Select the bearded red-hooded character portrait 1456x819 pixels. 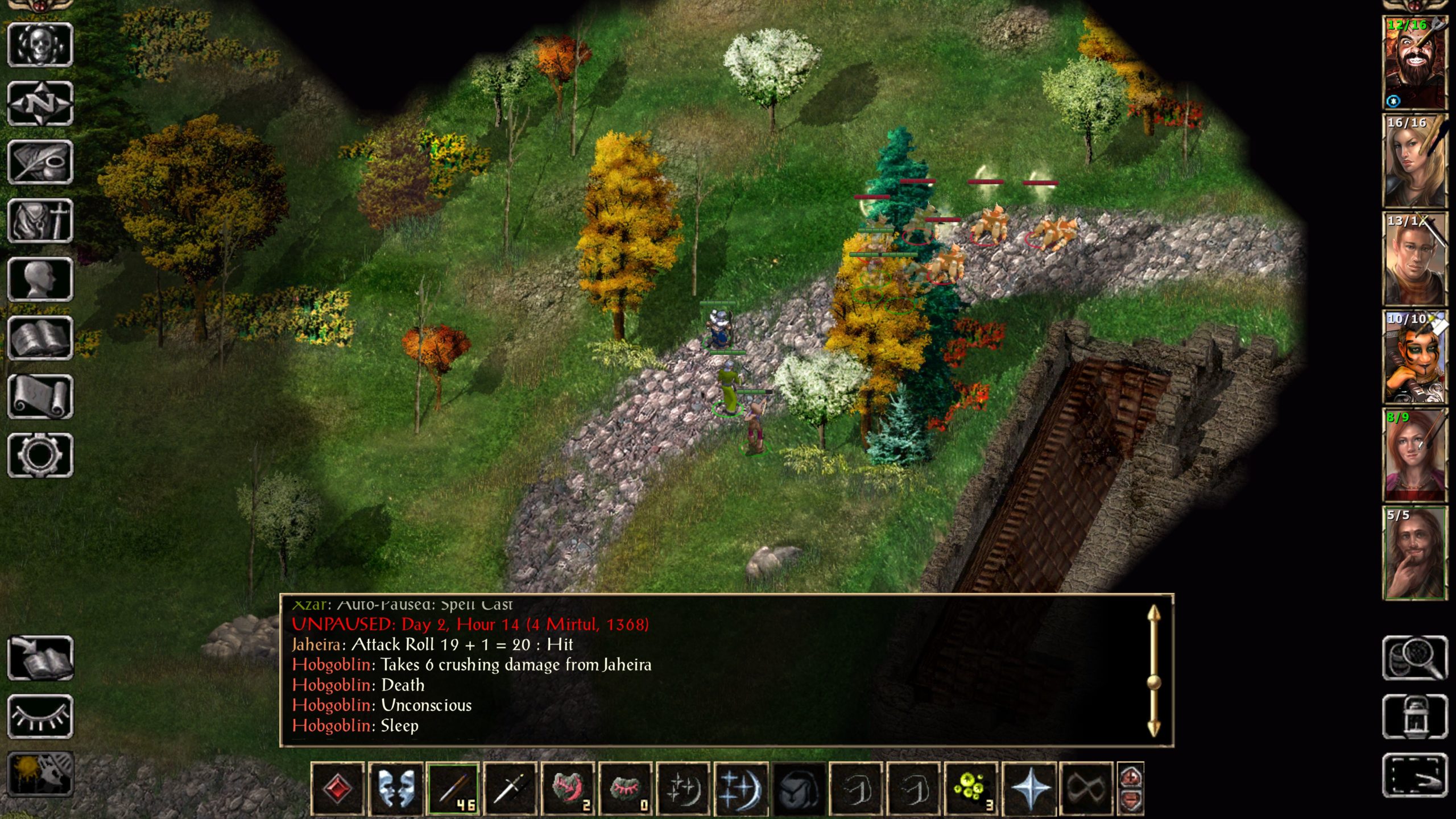[x=1414, y=63]
